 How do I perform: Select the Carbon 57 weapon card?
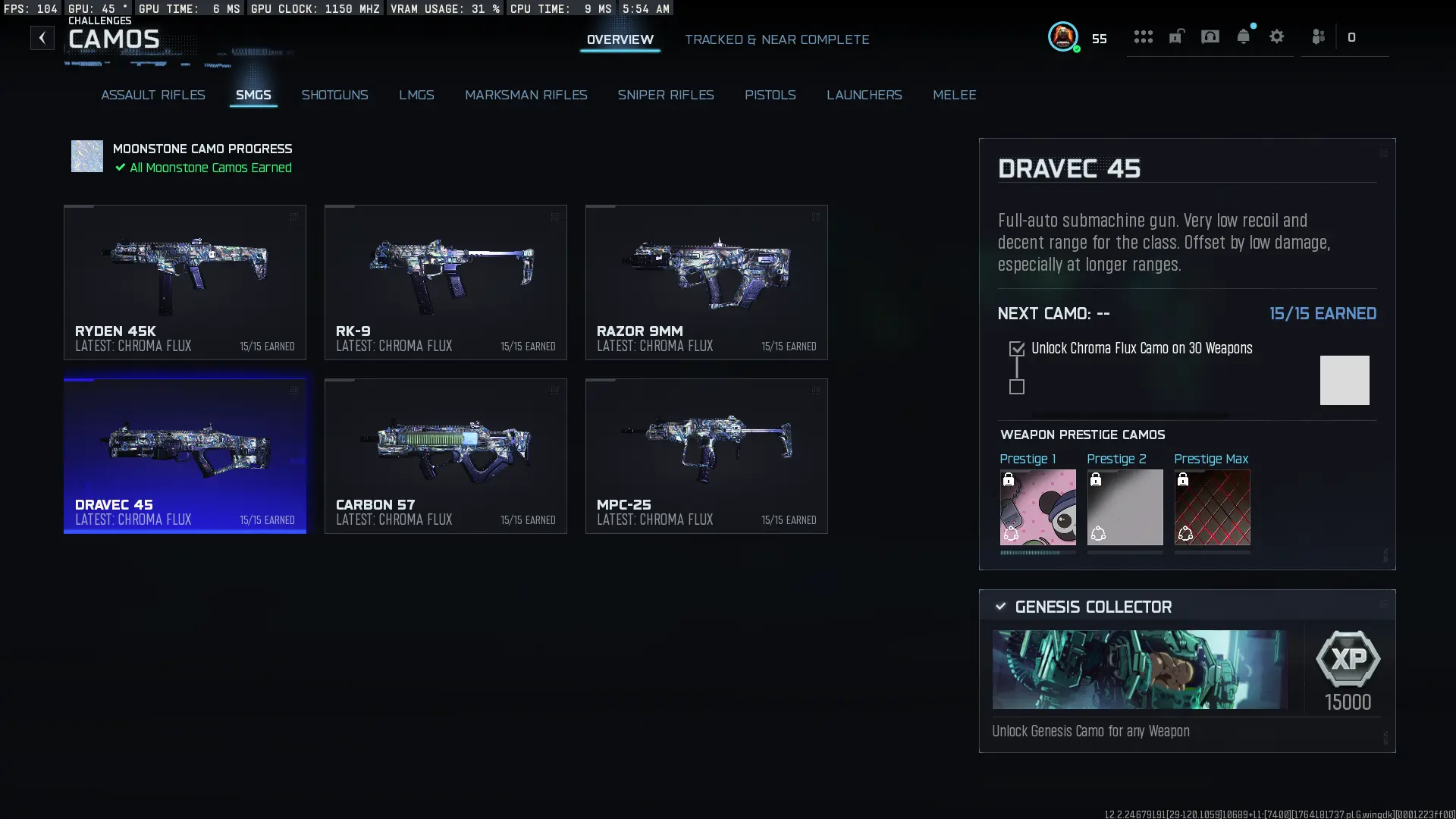[x=445, y=455]
